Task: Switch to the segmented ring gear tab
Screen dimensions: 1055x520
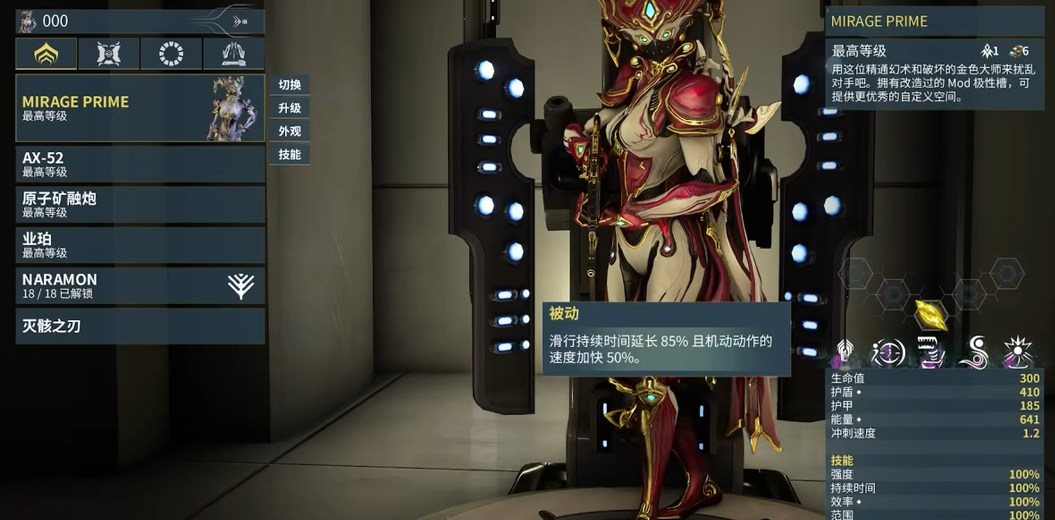Action: [171, 54]
